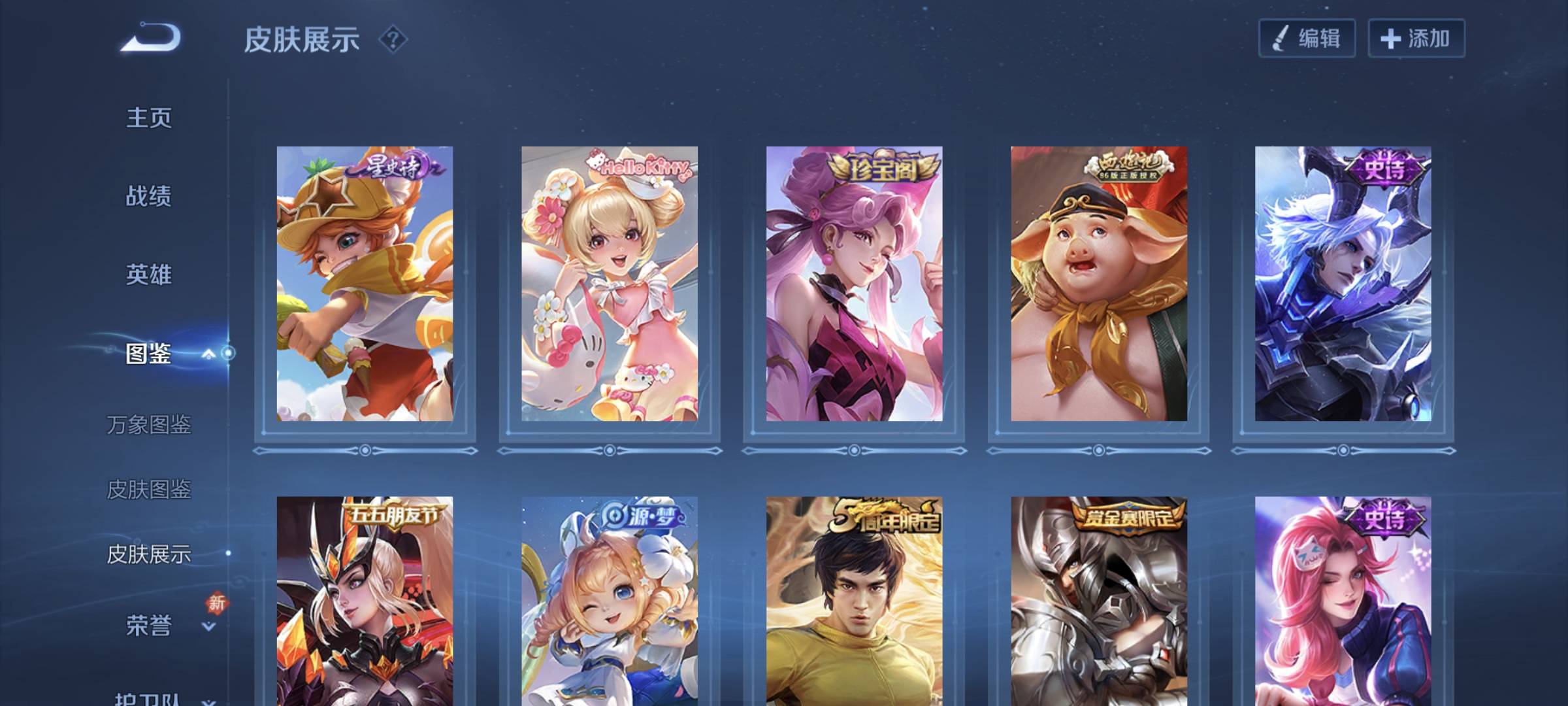Open the help question mark icon
Screen dimensions: 1568x706
click(x=393, y=40)
